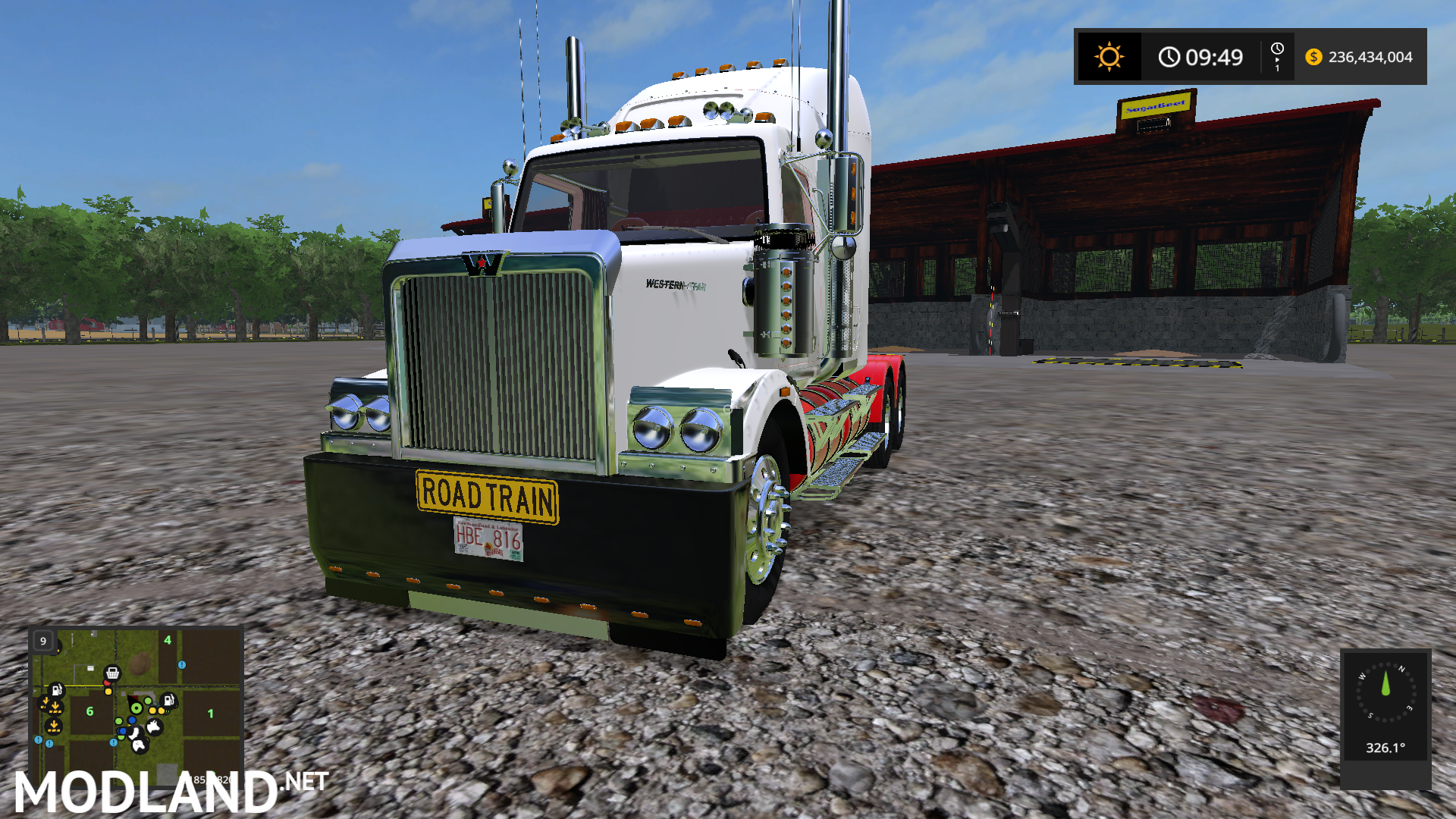Click the sun weather icon in the HUD
The height and width of the screenshot is (819, 1456).
(x=1109, y=56)
